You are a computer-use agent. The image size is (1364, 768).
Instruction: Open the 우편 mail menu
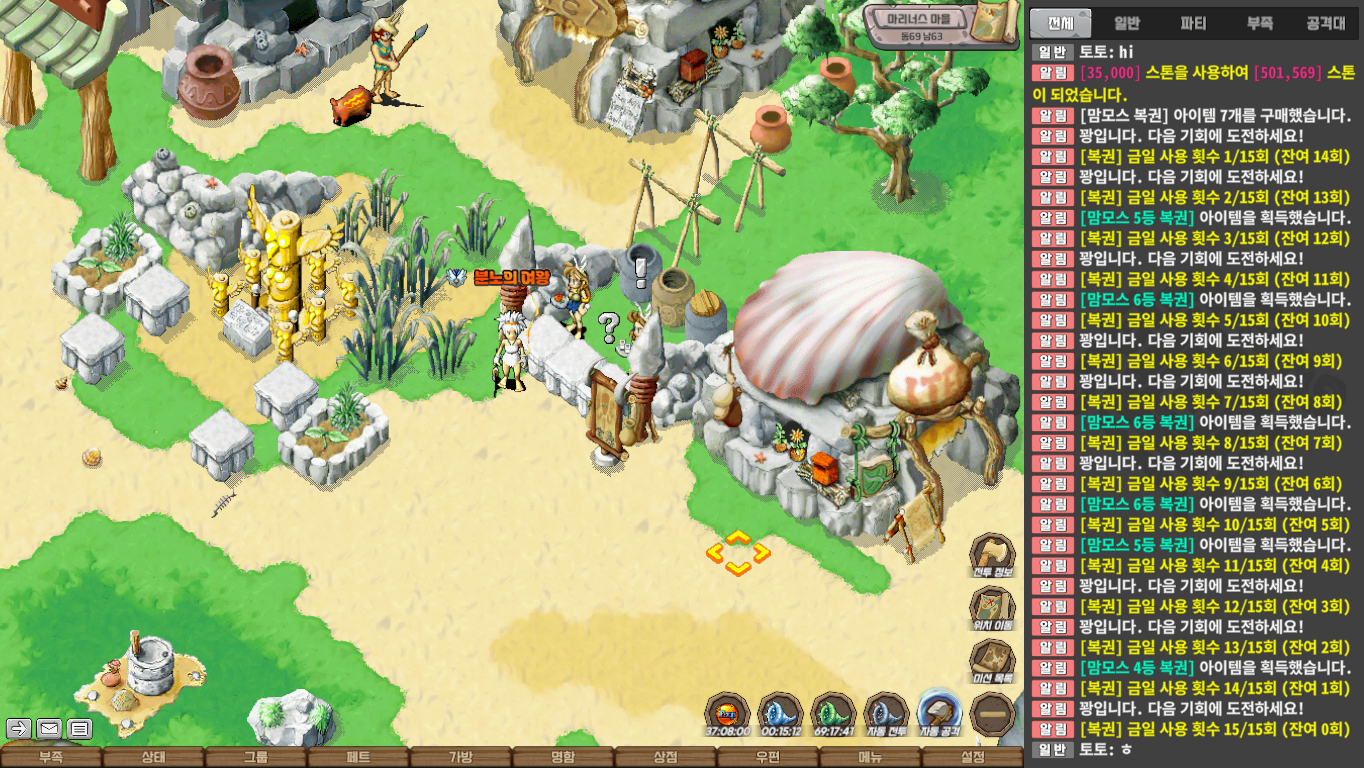pyautogui.click(x=768, y=758)
